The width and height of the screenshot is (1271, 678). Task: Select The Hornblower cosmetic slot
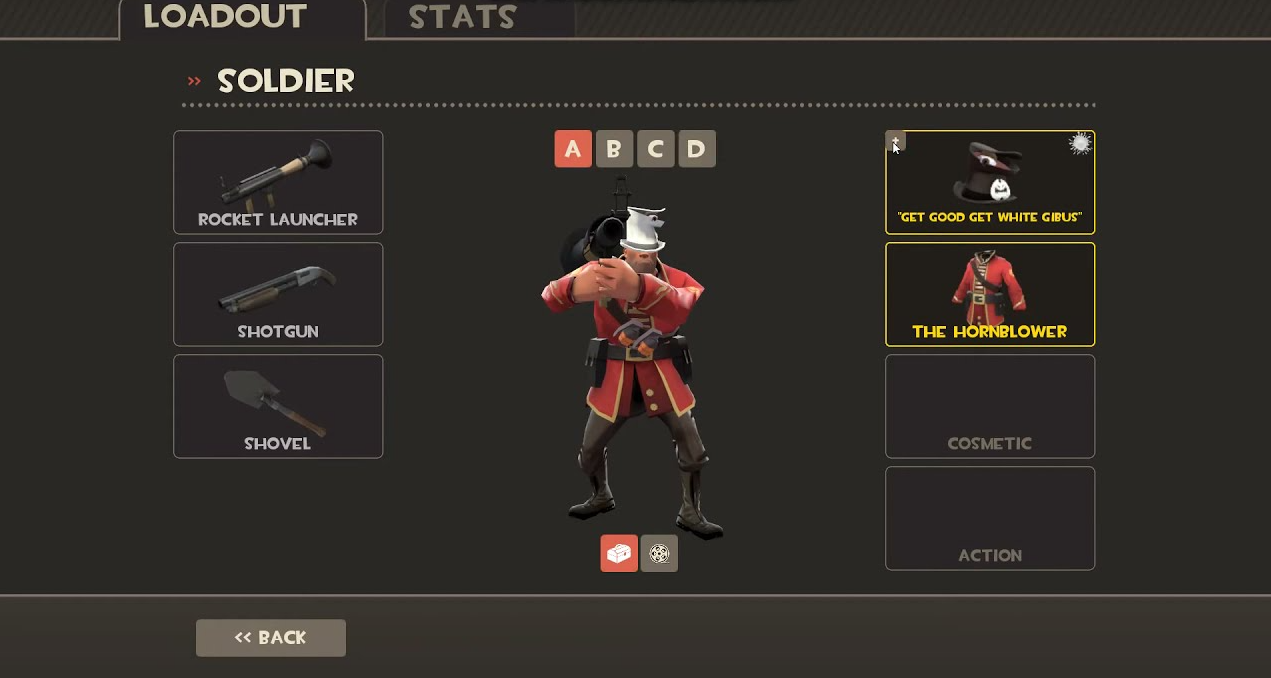tap(990, 294)
